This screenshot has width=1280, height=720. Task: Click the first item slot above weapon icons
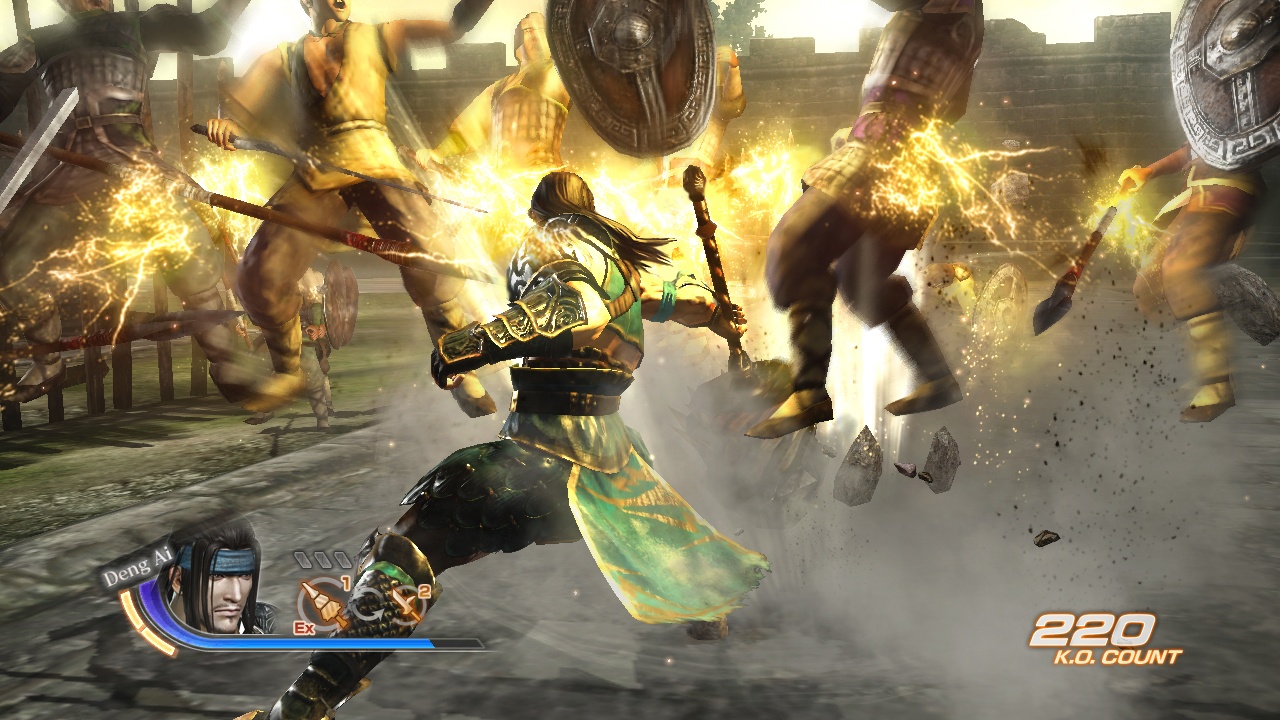[x=302, y=559]
